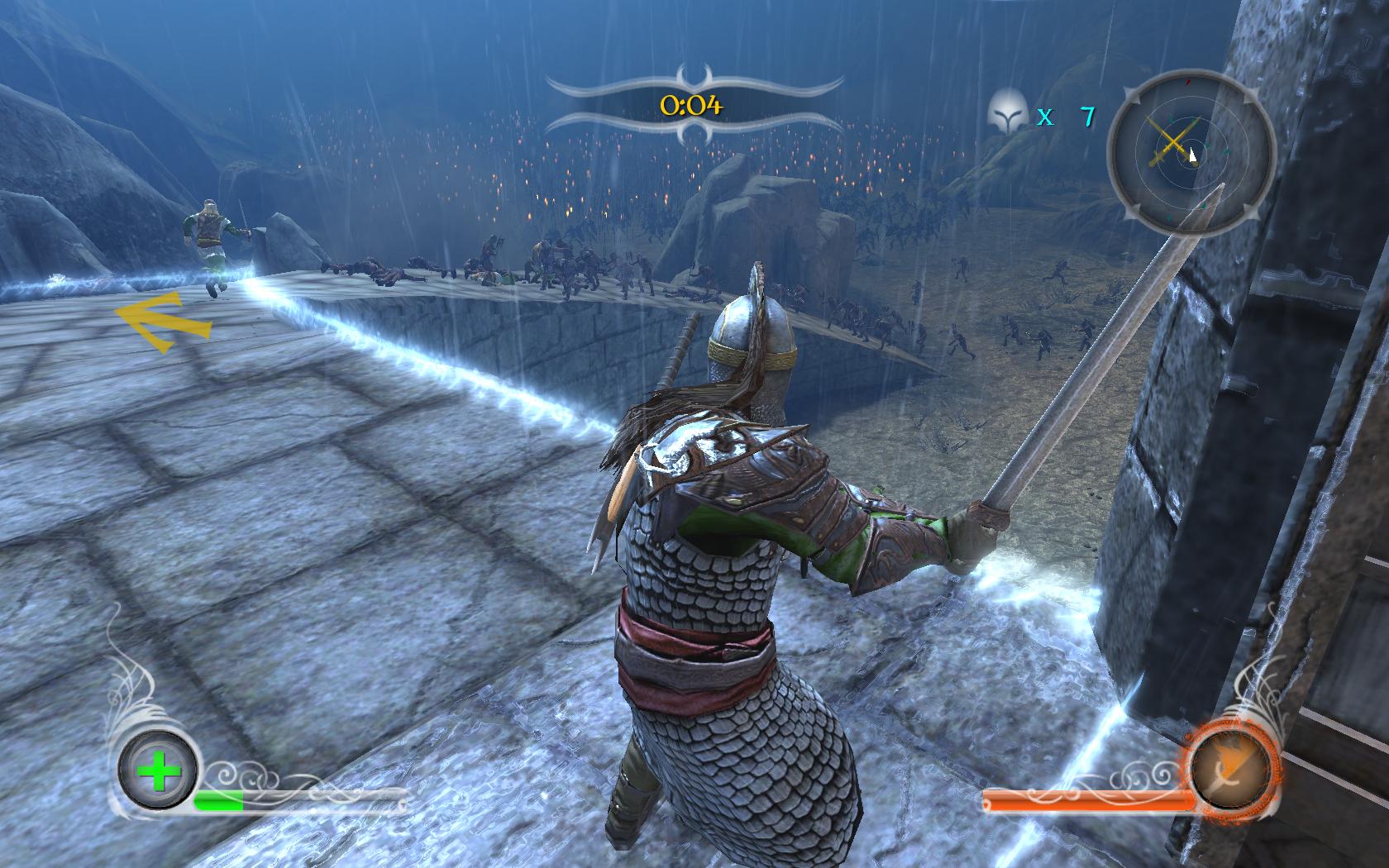Click the circular minimap compass

[x=1191, y=154]
